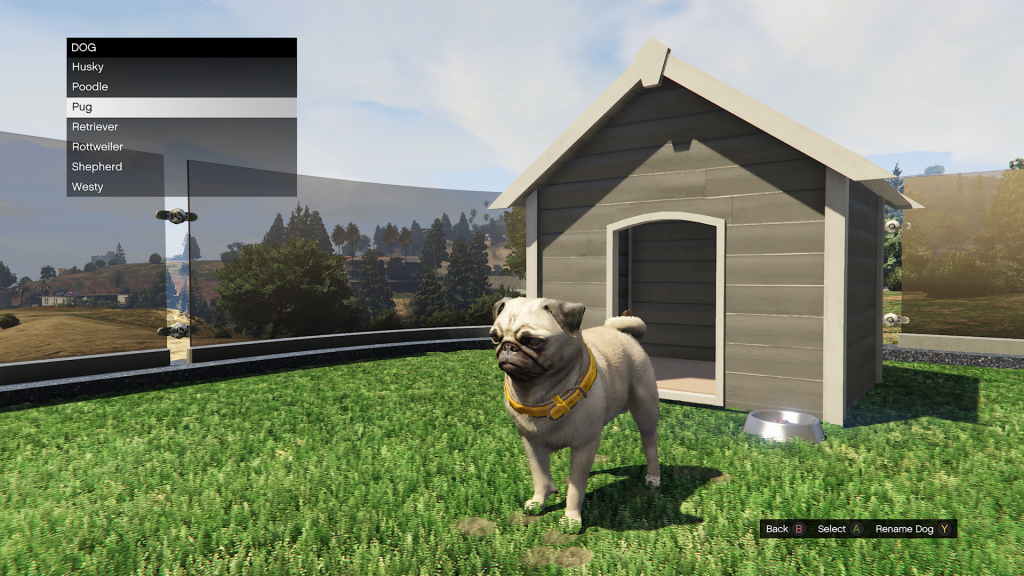The width and height of the screenshot is (1024, 576).
Task: Select Rottweiler in the dog menu
Action: (181, 147)
